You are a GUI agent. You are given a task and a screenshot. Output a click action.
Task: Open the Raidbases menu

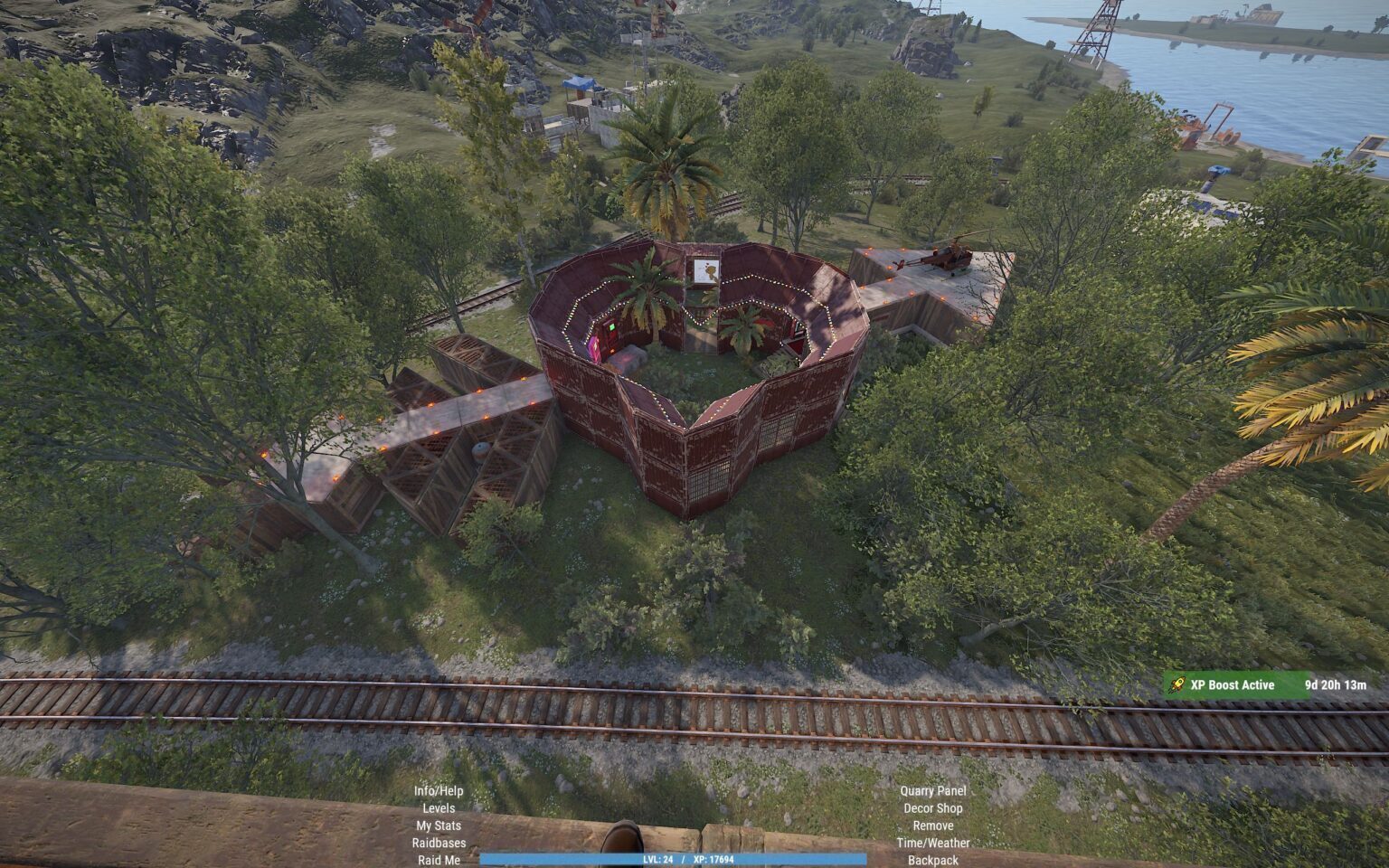pos(439,843)
